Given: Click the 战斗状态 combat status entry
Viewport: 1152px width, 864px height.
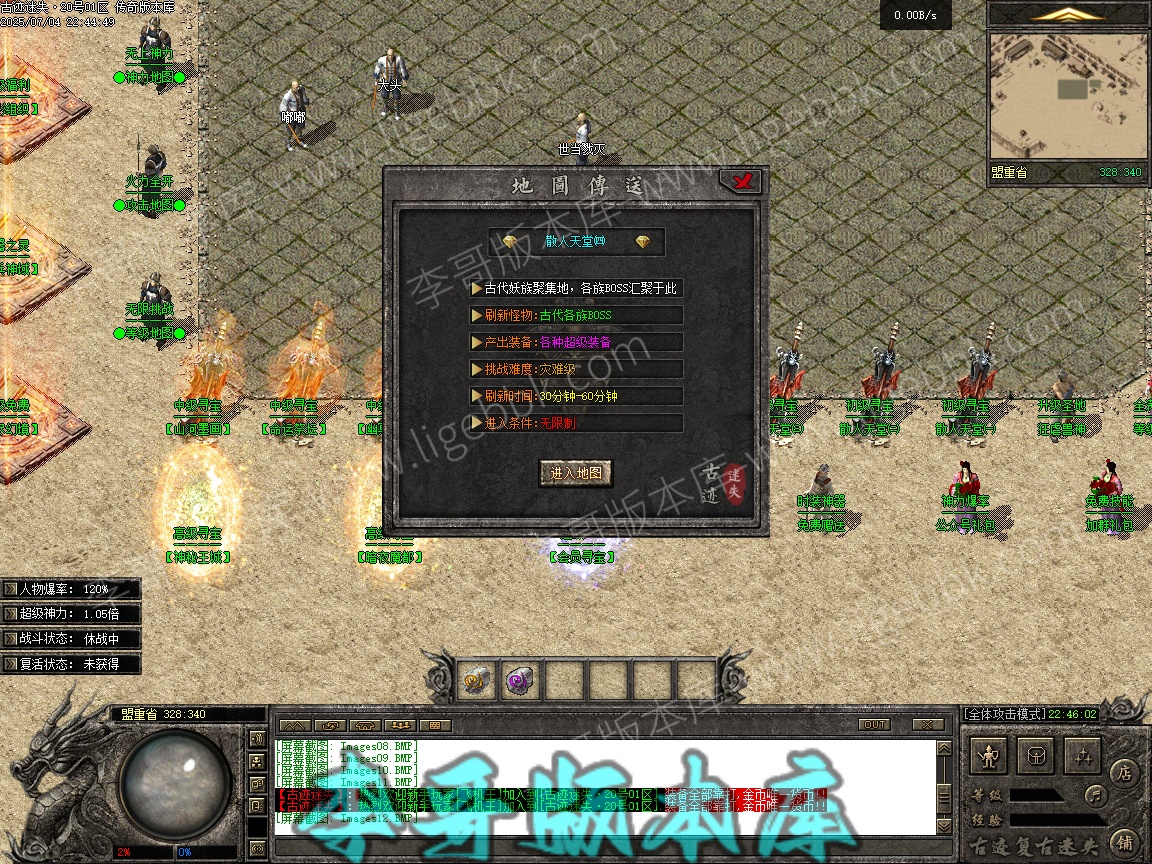Looking at the screenshot, I should coord(70,638).
